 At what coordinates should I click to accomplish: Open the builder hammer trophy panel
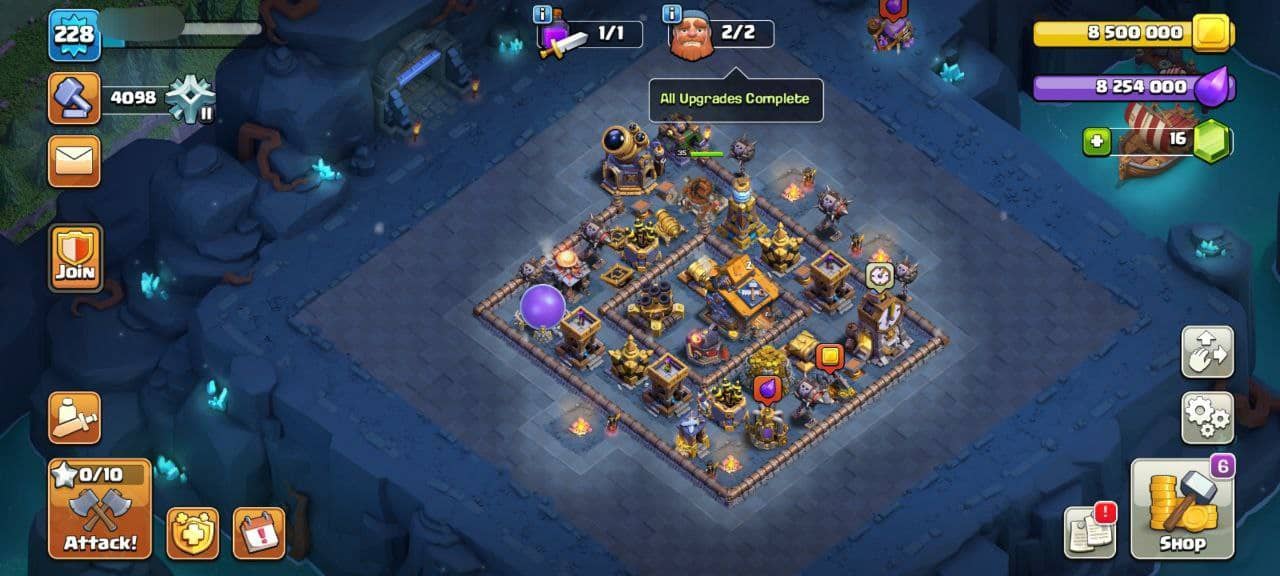coord(74,98)
